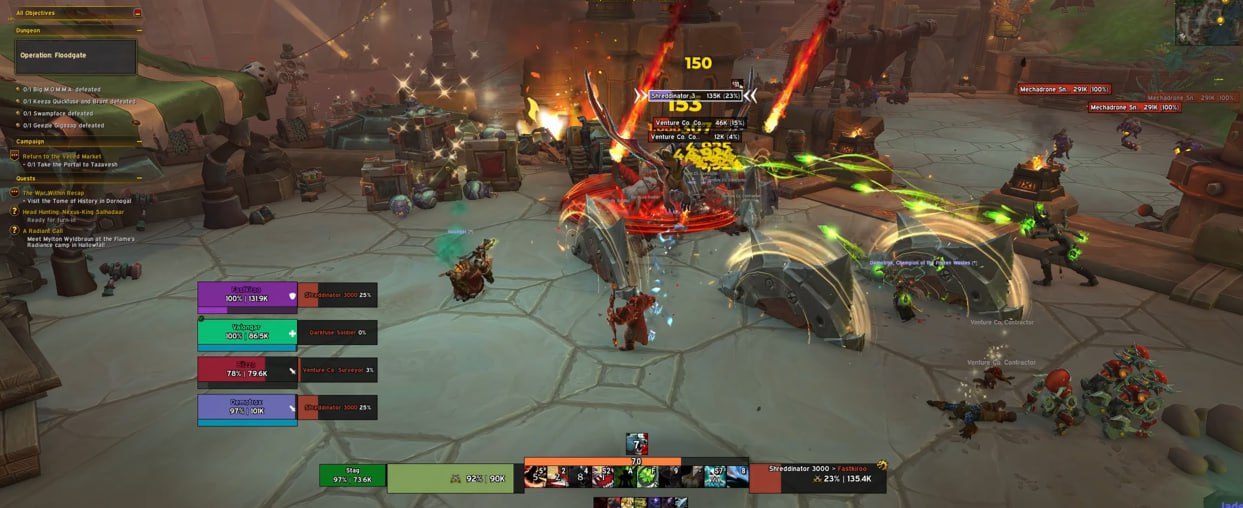Select the Stag pet frame

click(x=352, y=475)
